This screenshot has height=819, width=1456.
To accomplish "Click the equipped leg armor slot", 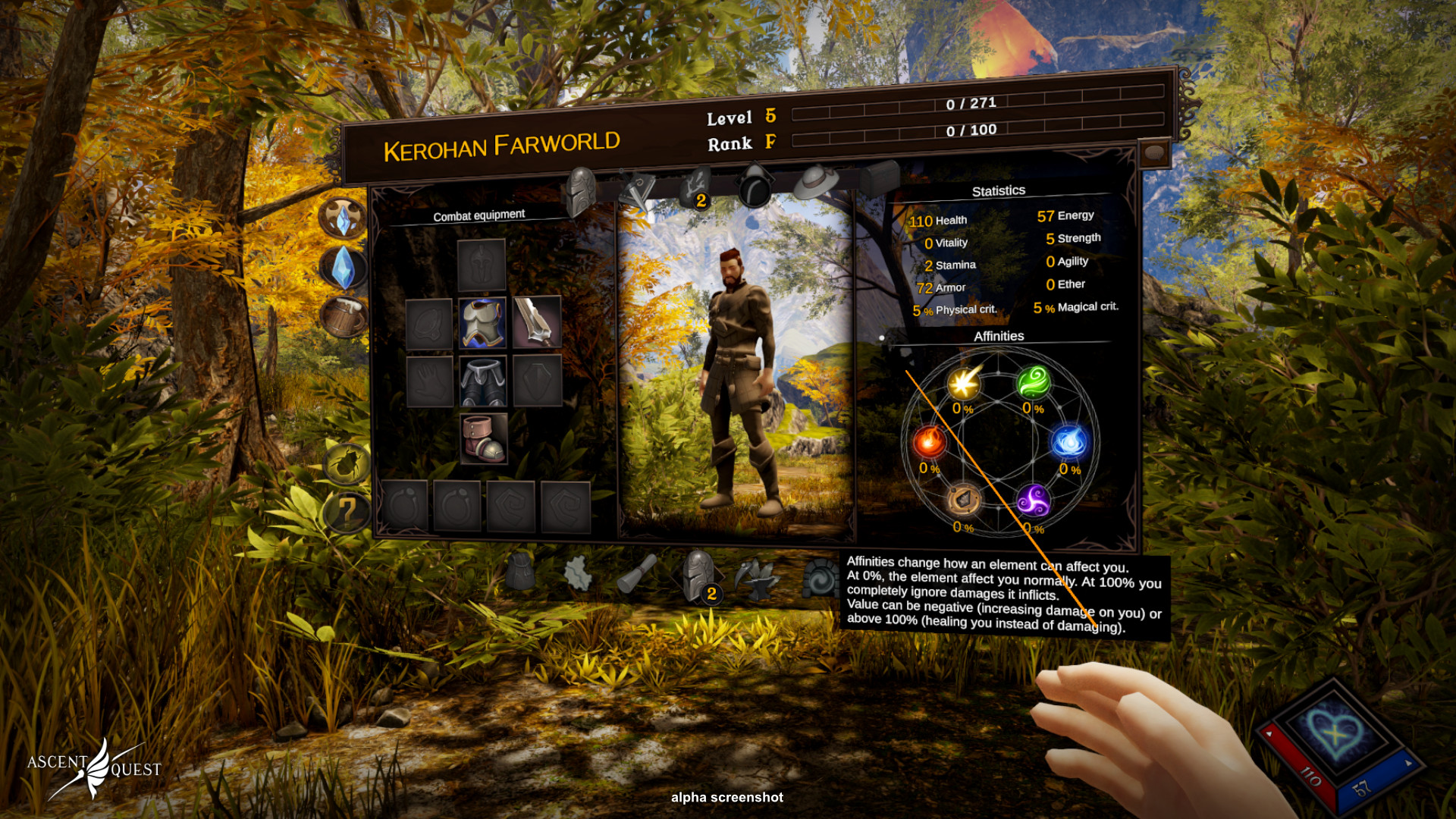I will click(x=483, y=381).
